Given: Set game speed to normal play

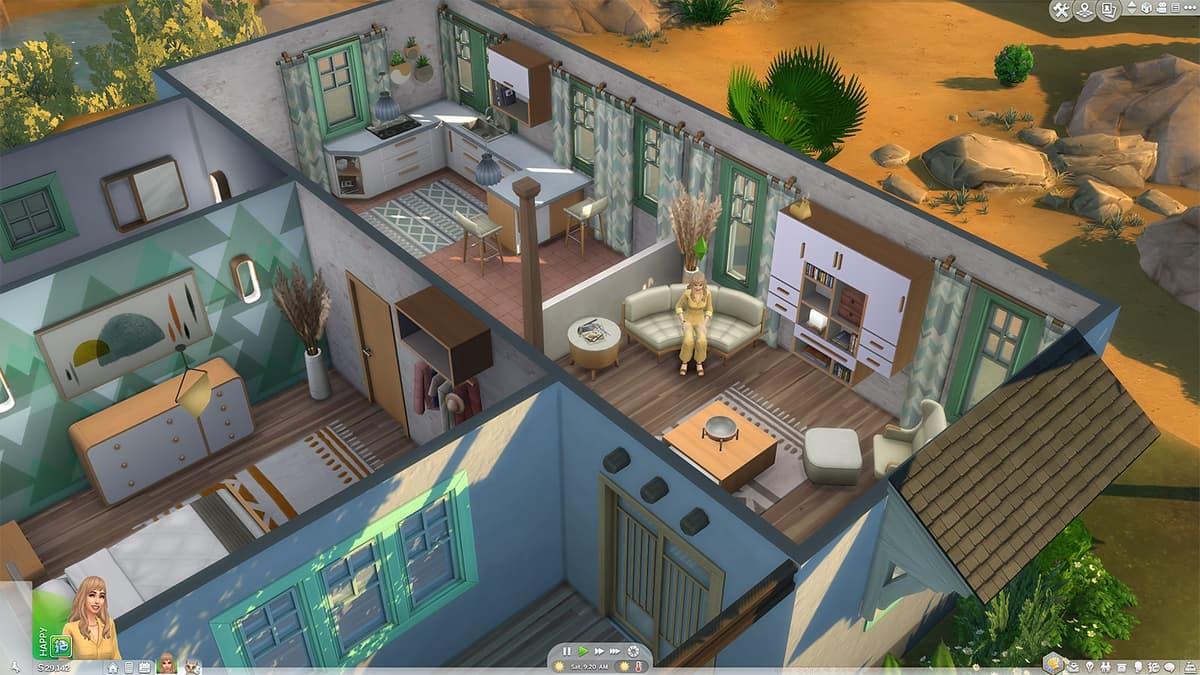Looking at the screenshot, I should tap(584, 651).
